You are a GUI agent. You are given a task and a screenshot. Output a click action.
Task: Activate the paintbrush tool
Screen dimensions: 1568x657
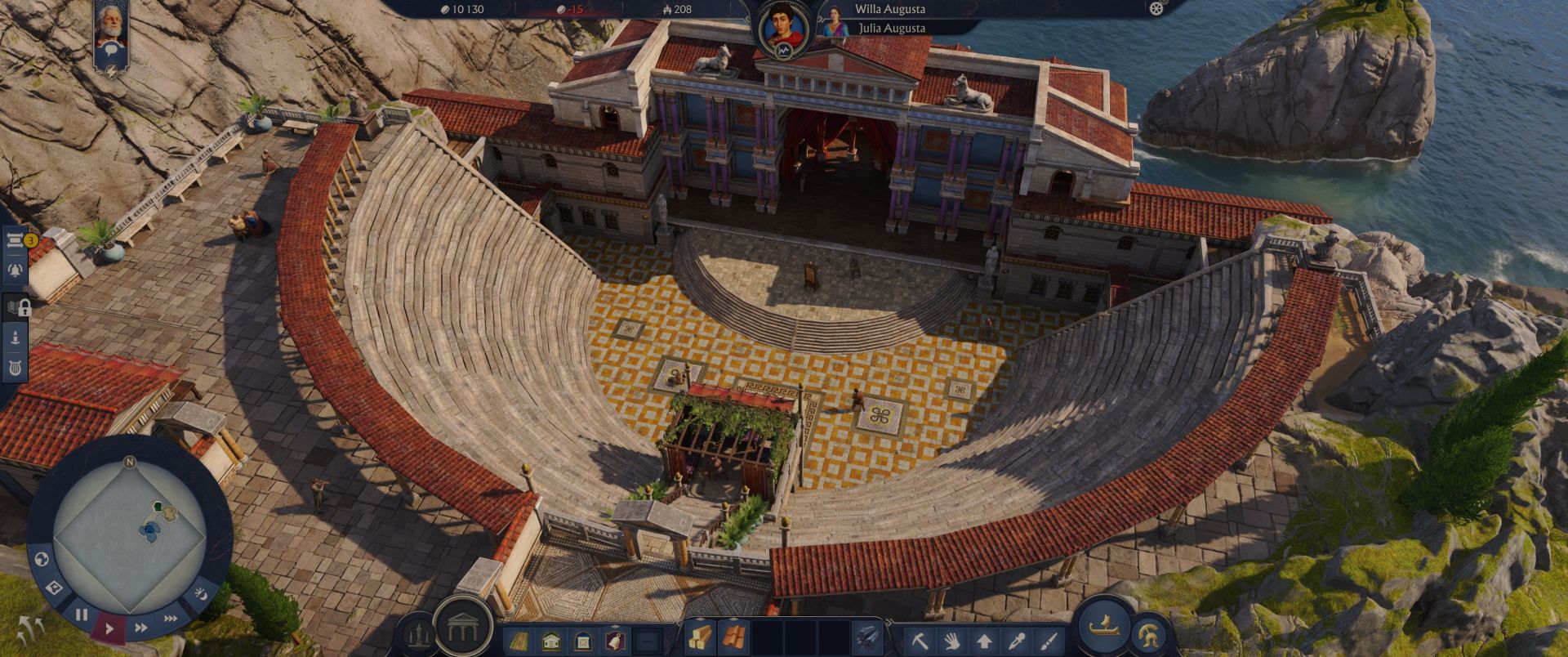[x=1049, y=641]
